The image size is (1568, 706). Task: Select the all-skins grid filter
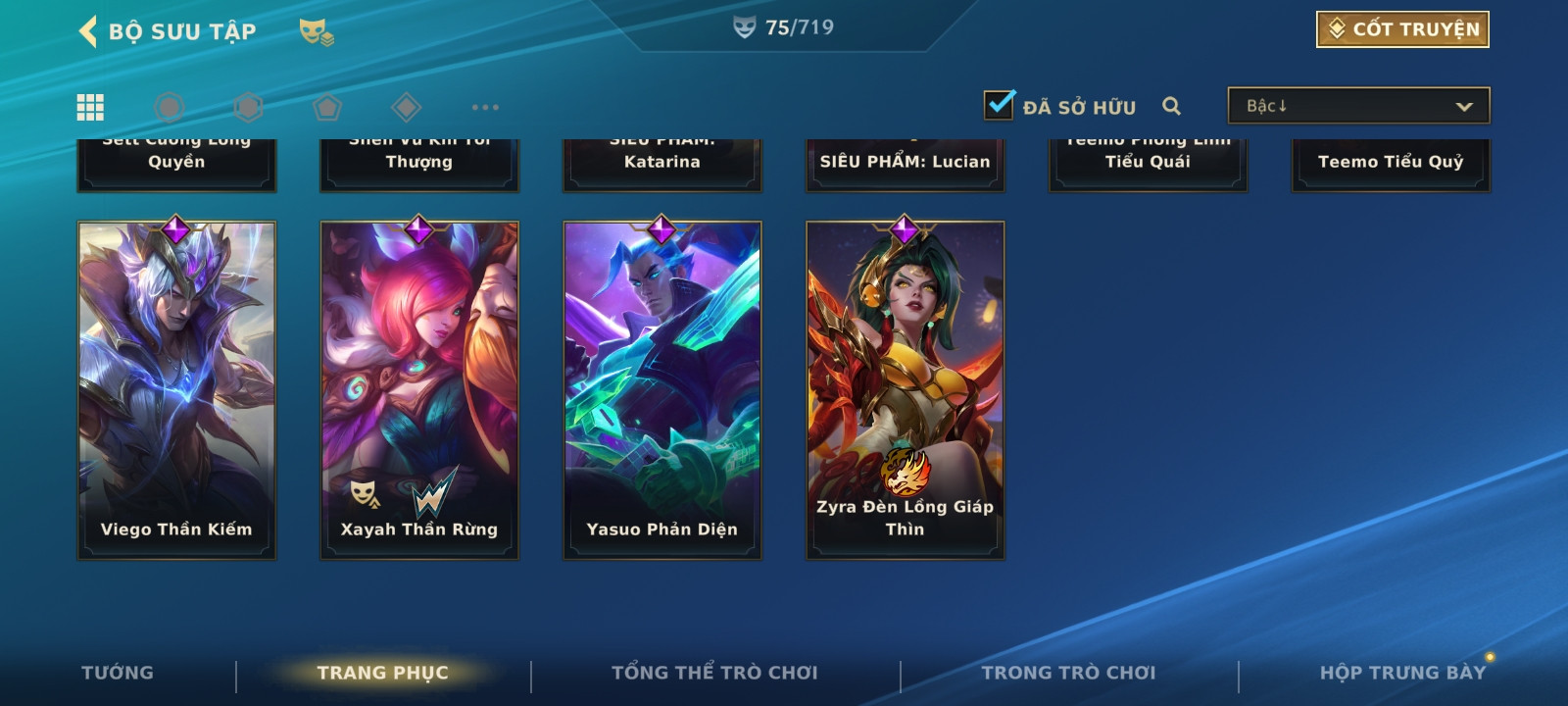pyautogui.click(x=90, y=107)
